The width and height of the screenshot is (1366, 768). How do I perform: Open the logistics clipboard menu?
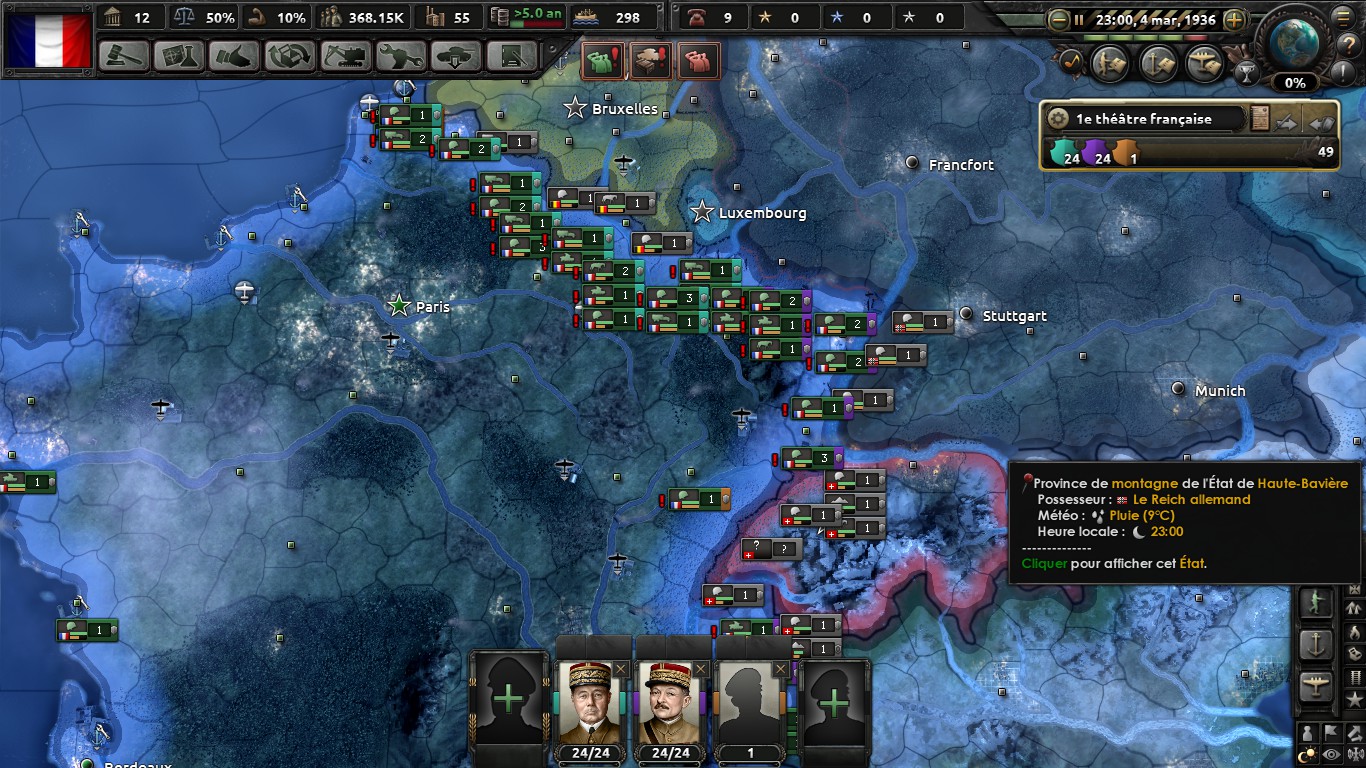[x=512, y=56]
